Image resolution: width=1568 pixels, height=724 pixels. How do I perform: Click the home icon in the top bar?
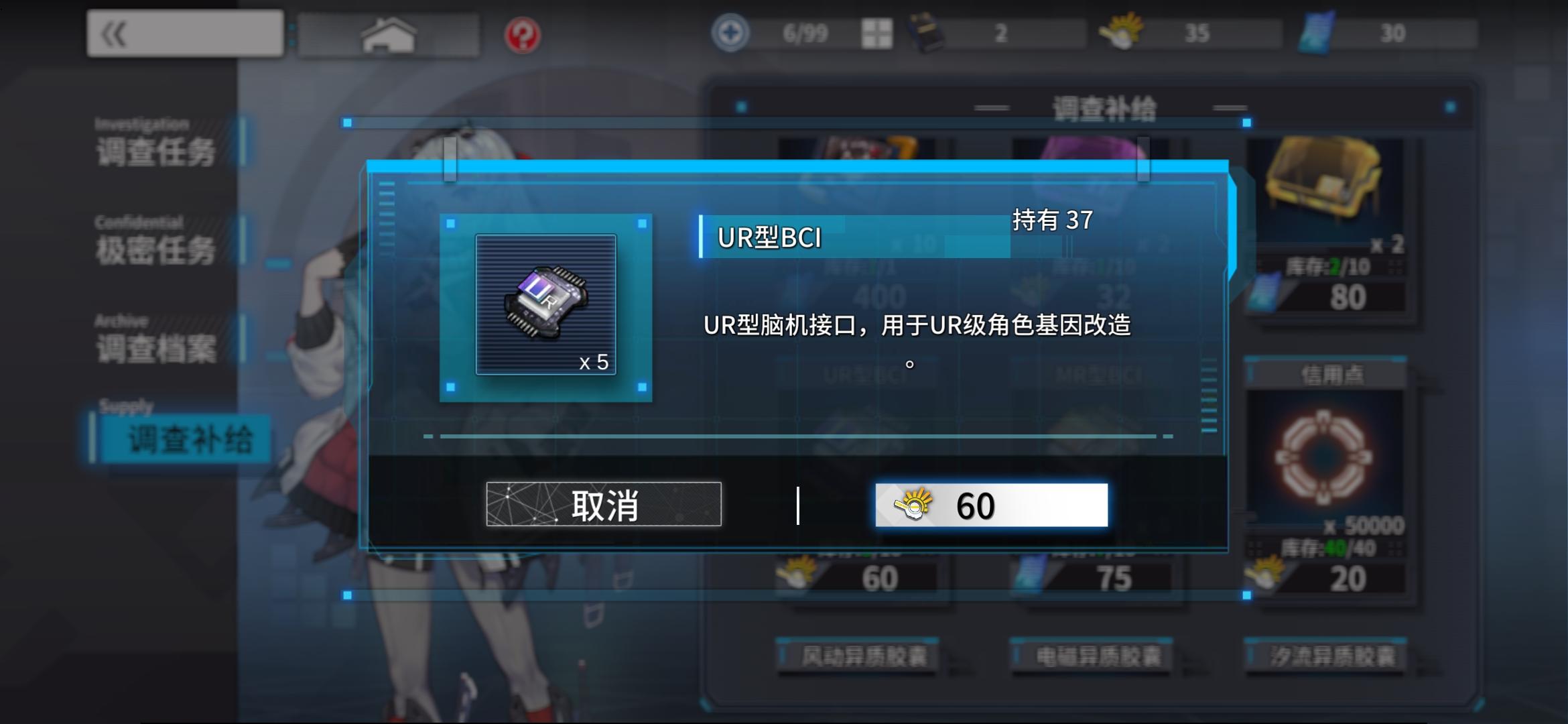tap(389, 32)
